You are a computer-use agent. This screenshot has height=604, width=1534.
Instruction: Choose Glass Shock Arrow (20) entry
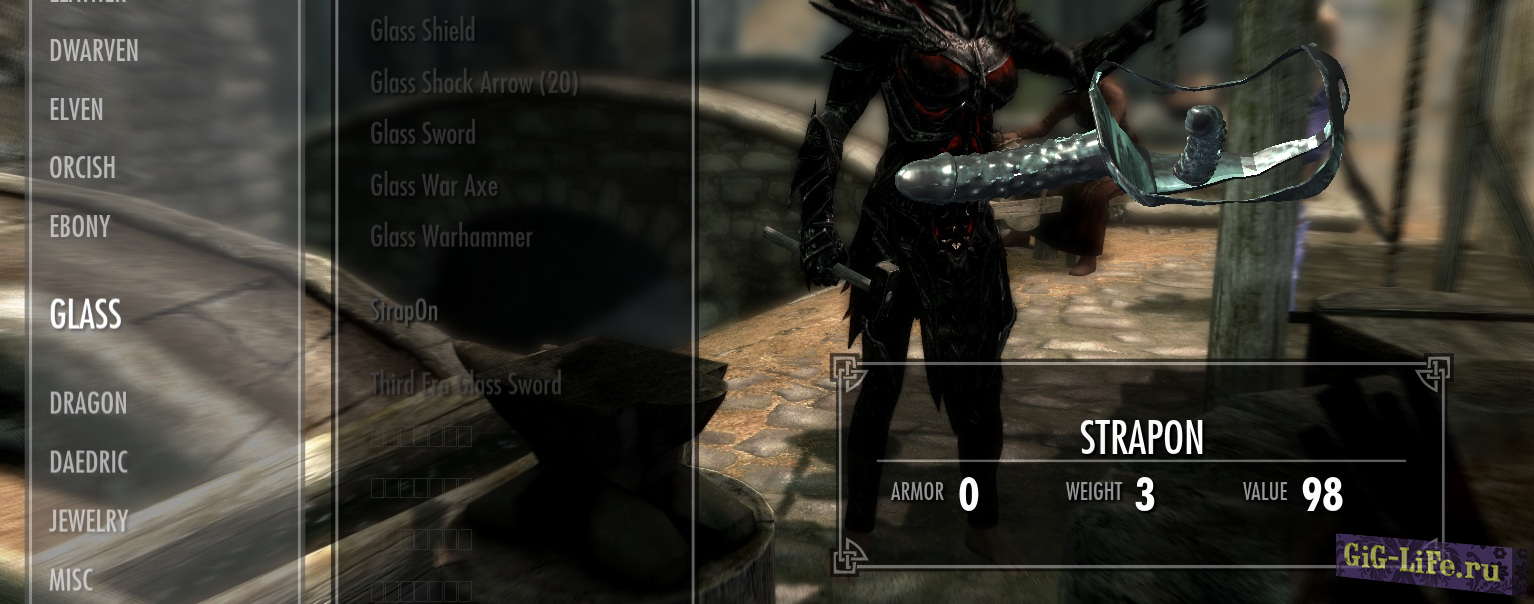pyautogui.click(x=474, y=83)
